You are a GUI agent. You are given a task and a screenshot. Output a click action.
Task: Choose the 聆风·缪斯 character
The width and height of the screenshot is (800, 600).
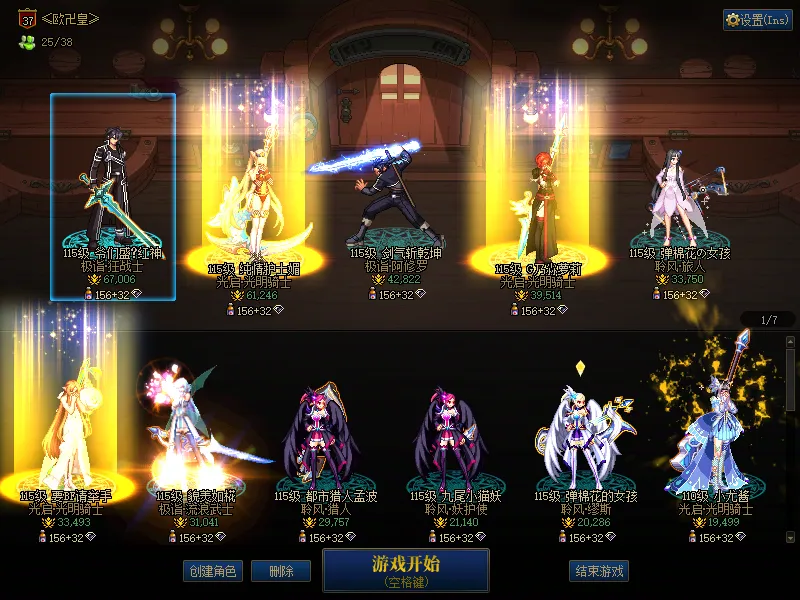click(587, 430)
